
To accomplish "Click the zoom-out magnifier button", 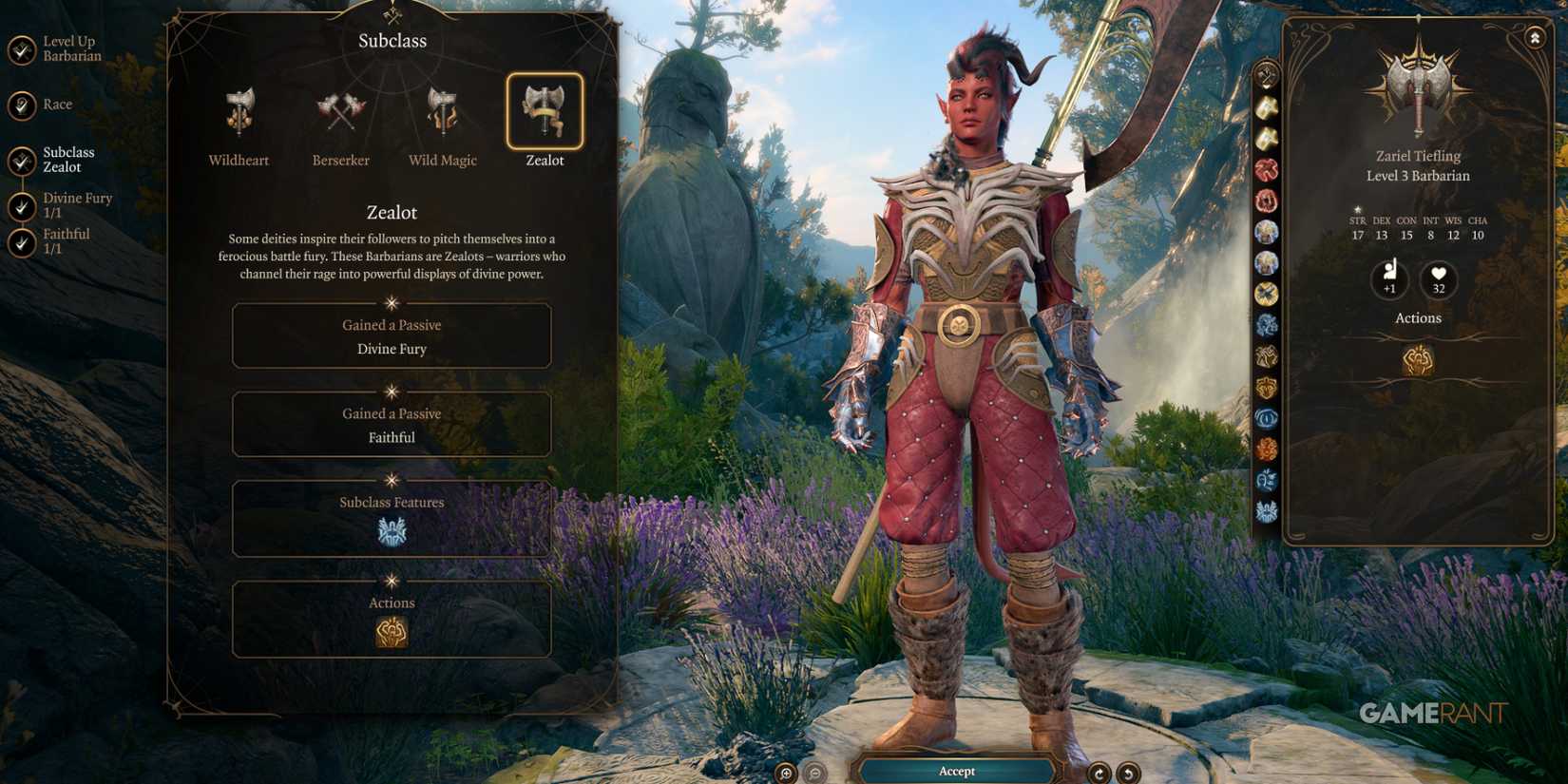I will [815, 773].
